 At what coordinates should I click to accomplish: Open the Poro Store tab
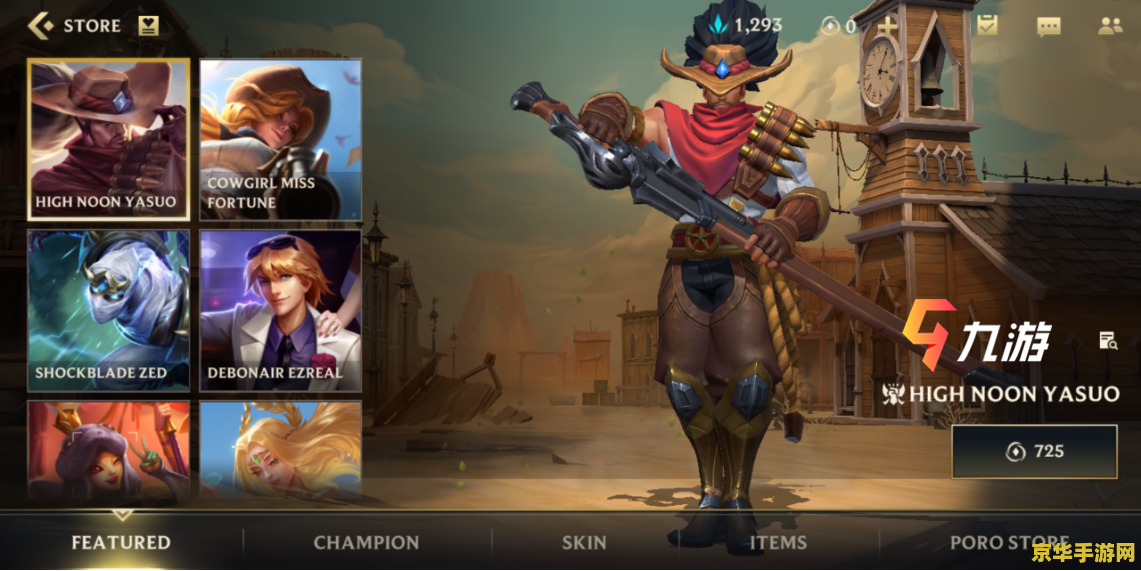click(1009, 542)
